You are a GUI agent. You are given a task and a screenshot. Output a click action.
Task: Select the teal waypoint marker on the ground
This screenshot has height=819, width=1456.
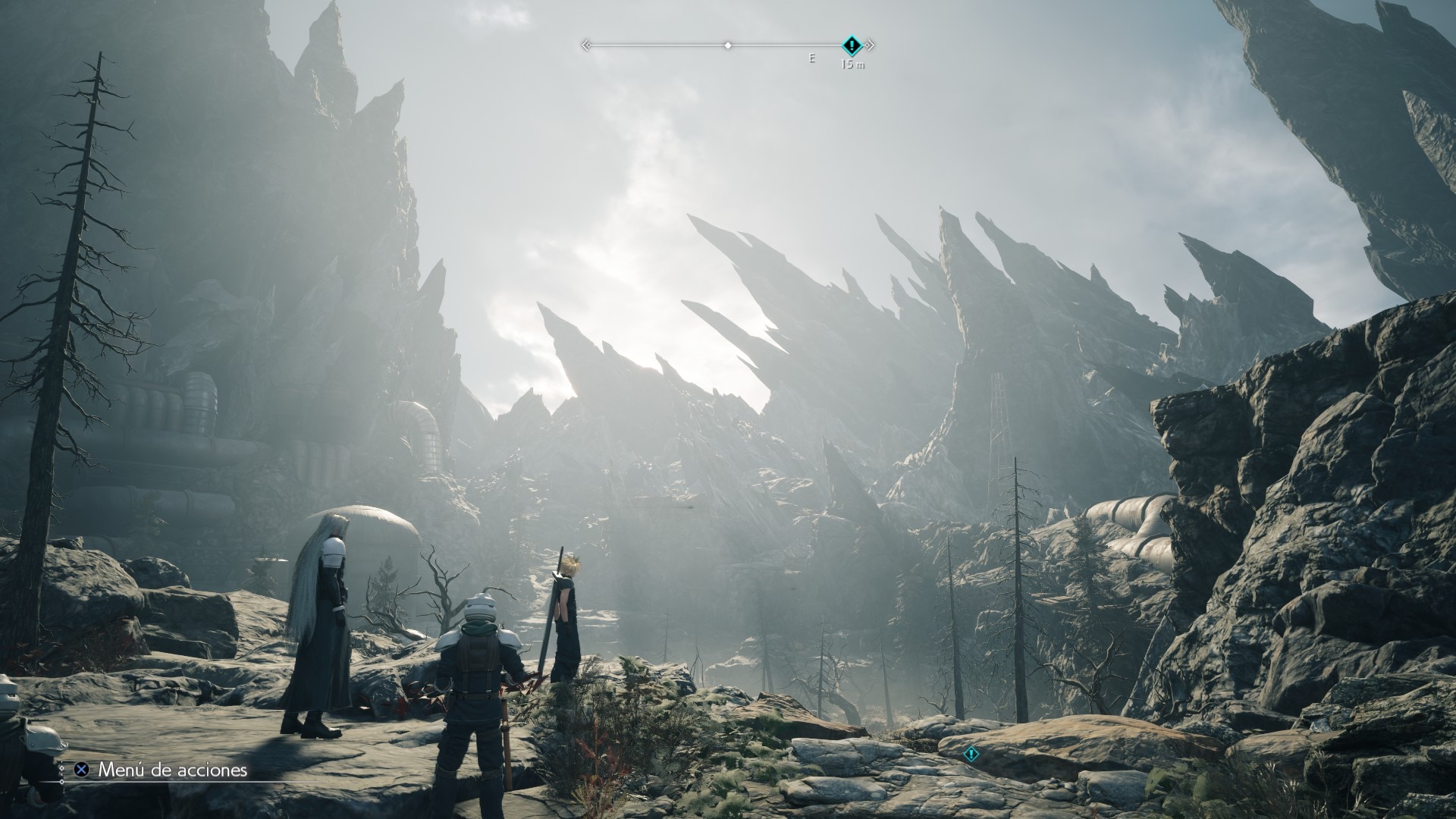click(971, 755)
